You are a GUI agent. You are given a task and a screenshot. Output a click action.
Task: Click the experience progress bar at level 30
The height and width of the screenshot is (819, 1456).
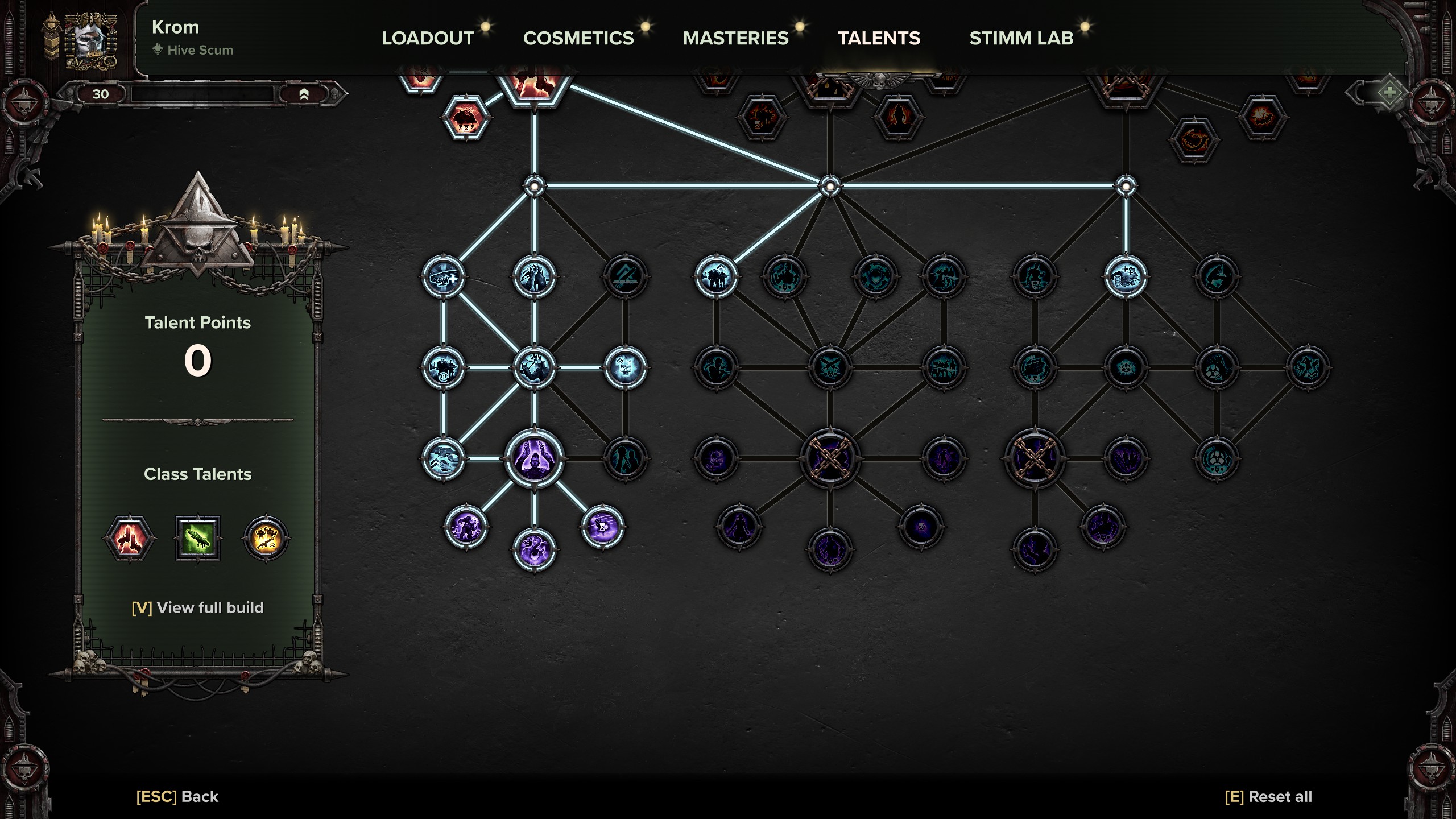tap(205, 94)
